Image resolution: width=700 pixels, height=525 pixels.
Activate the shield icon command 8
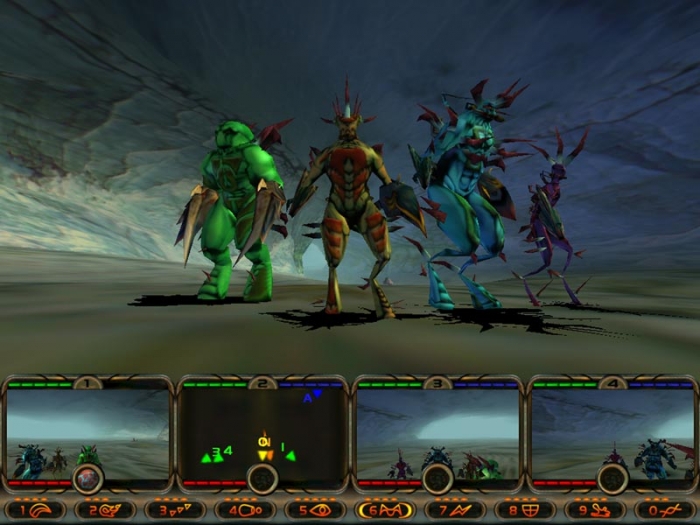point(525,509)
